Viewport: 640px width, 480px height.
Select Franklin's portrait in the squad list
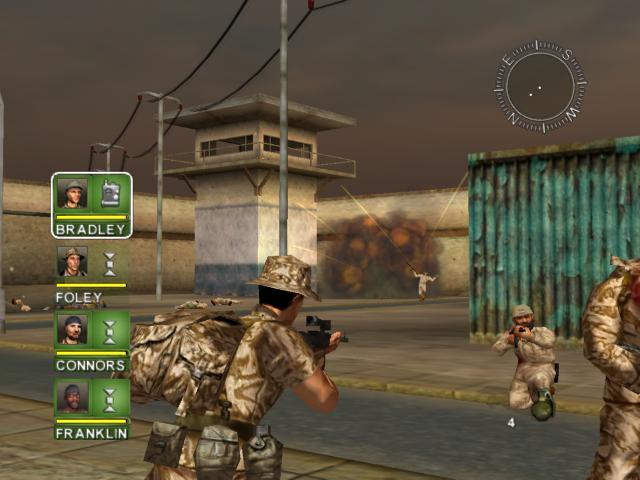pos(72,397)
